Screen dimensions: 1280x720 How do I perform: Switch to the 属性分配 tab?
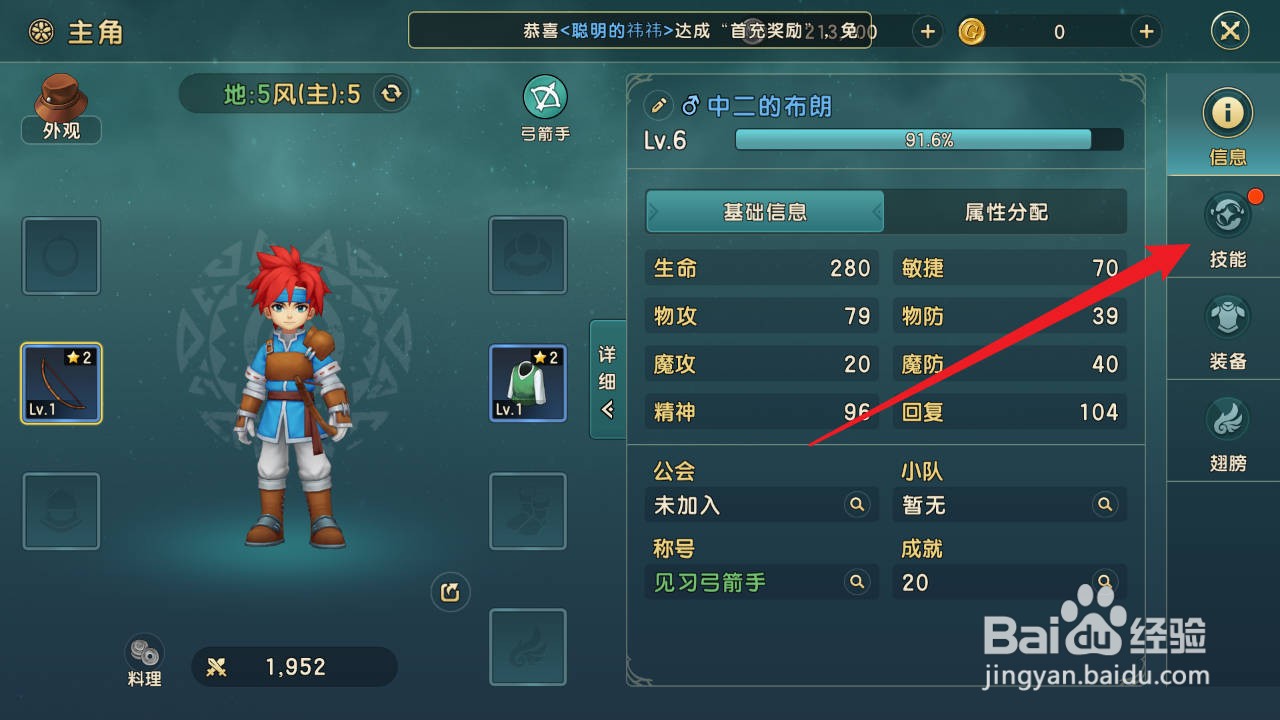click(1007, 211)
